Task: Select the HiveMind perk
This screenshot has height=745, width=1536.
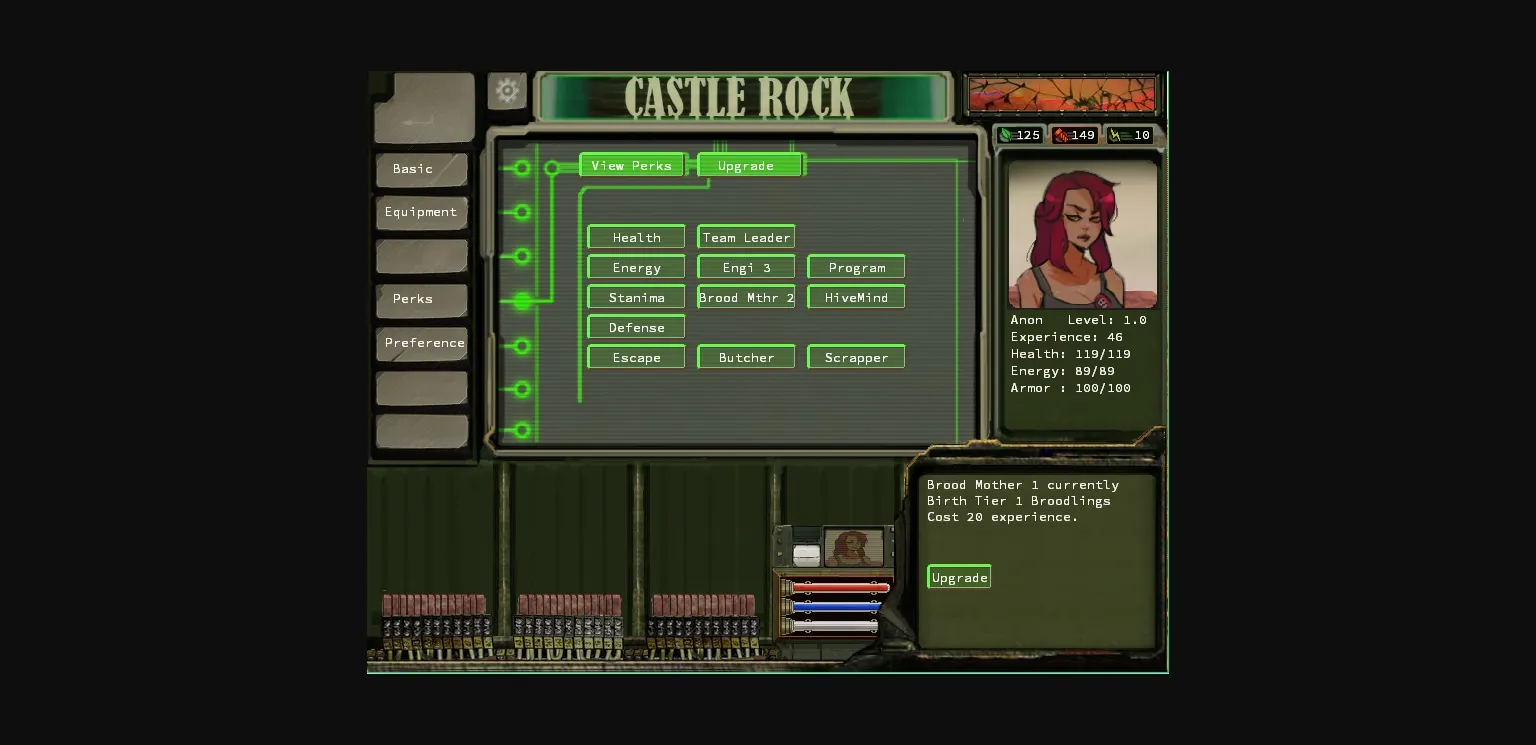Action: click(855, 297)
